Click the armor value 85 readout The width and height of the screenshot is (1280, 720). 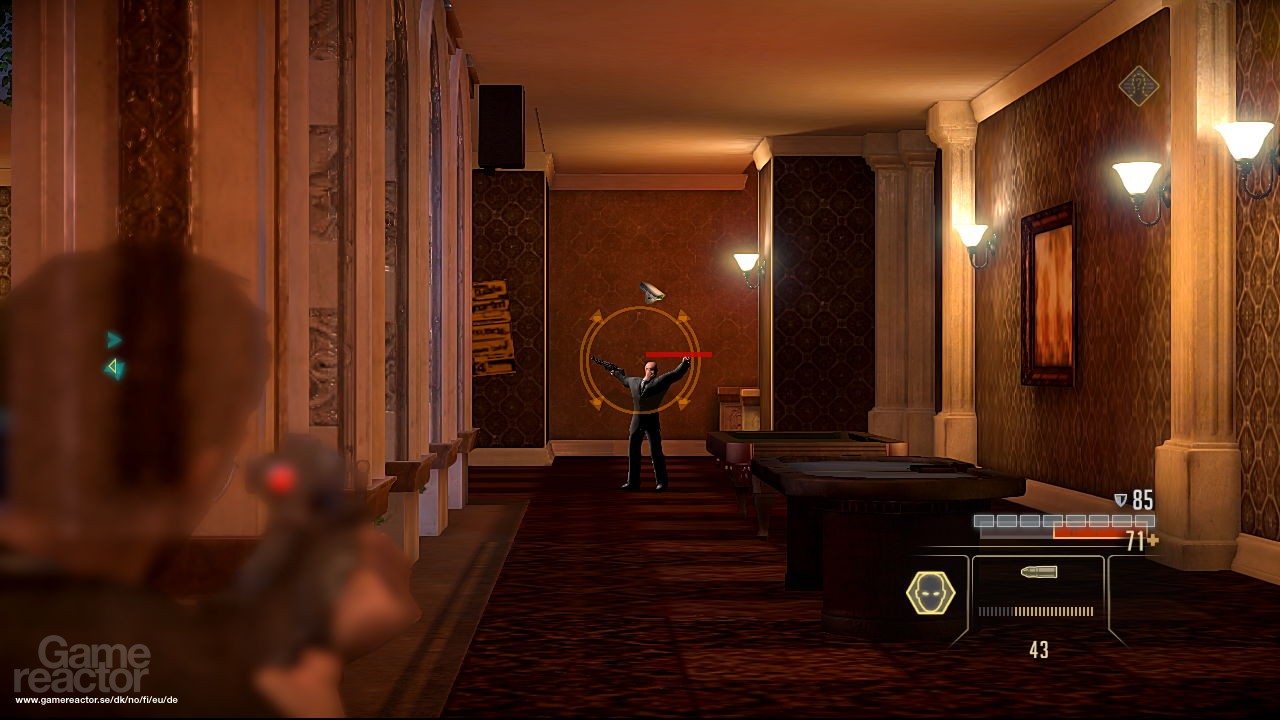pos(1143,498)
